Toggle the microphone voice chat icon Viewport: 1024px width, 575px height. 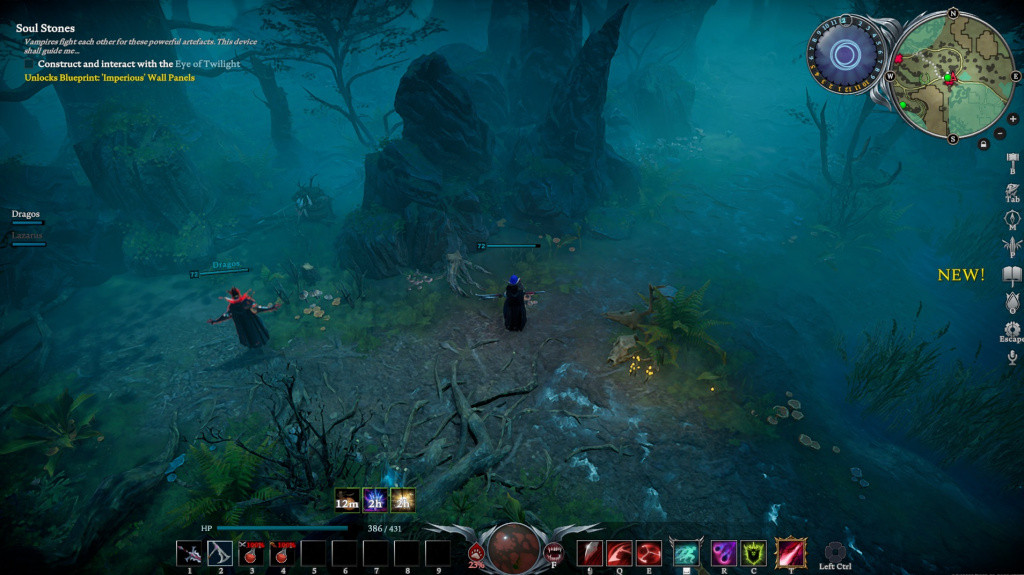(1012, 357)
